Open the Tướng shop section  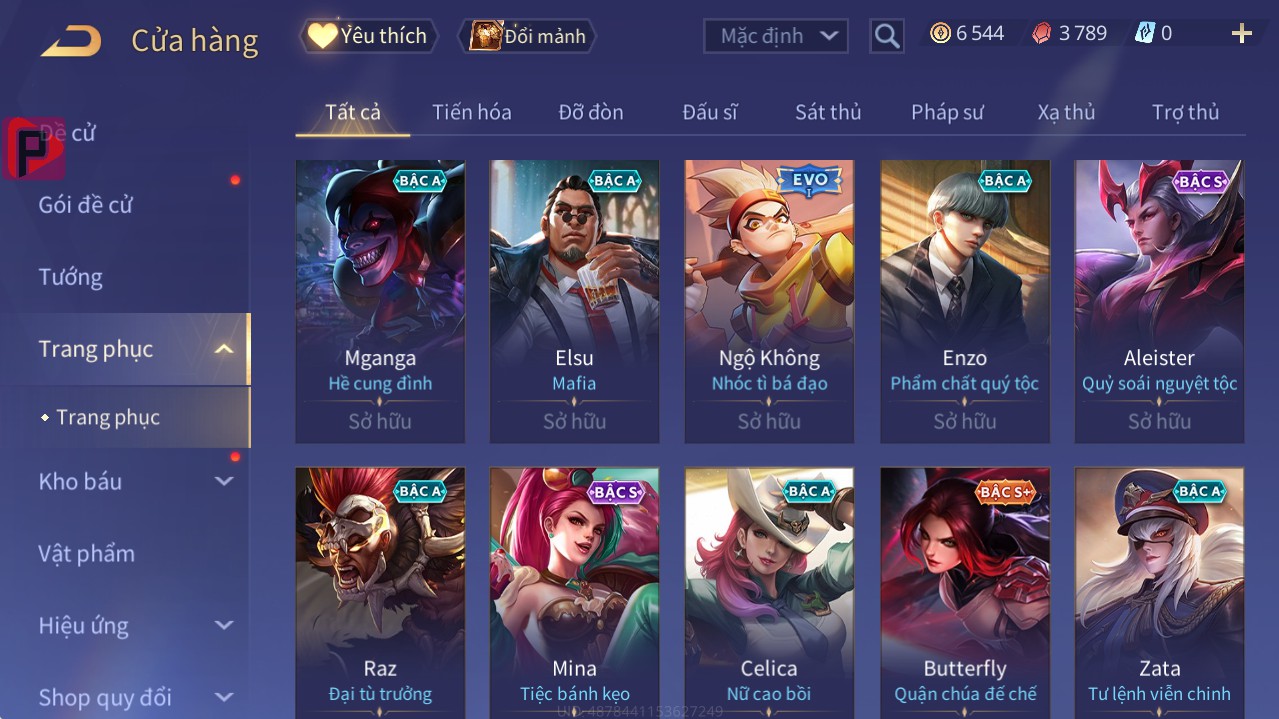(x=71, y=277)
